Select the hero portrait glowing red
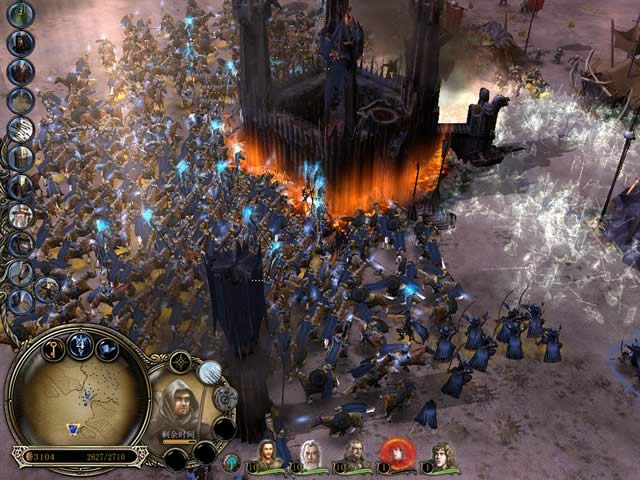Viewport: 640px width, 480px height. (396, 455)
